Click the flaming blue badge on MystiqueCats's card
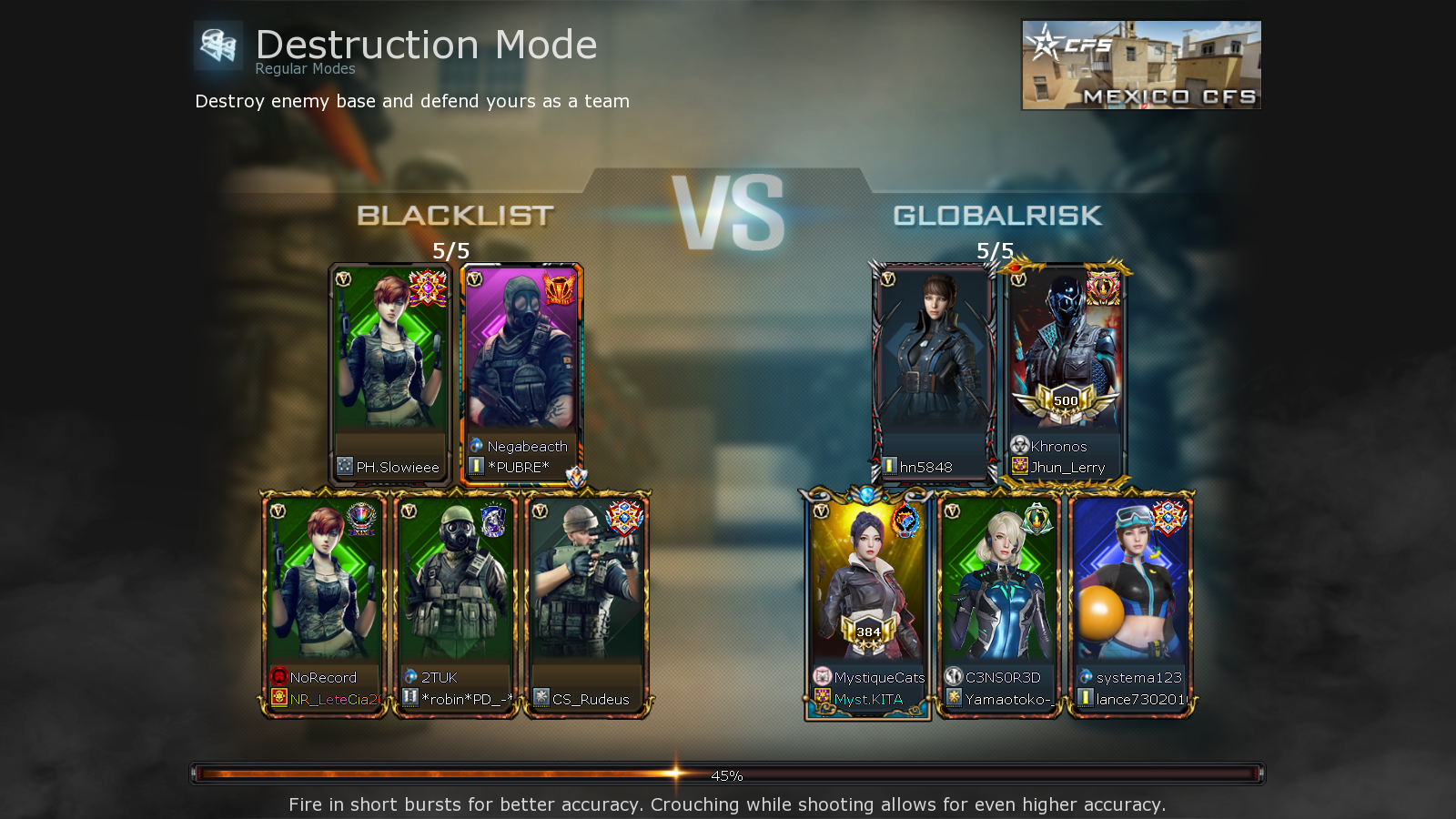 point(906,519)
